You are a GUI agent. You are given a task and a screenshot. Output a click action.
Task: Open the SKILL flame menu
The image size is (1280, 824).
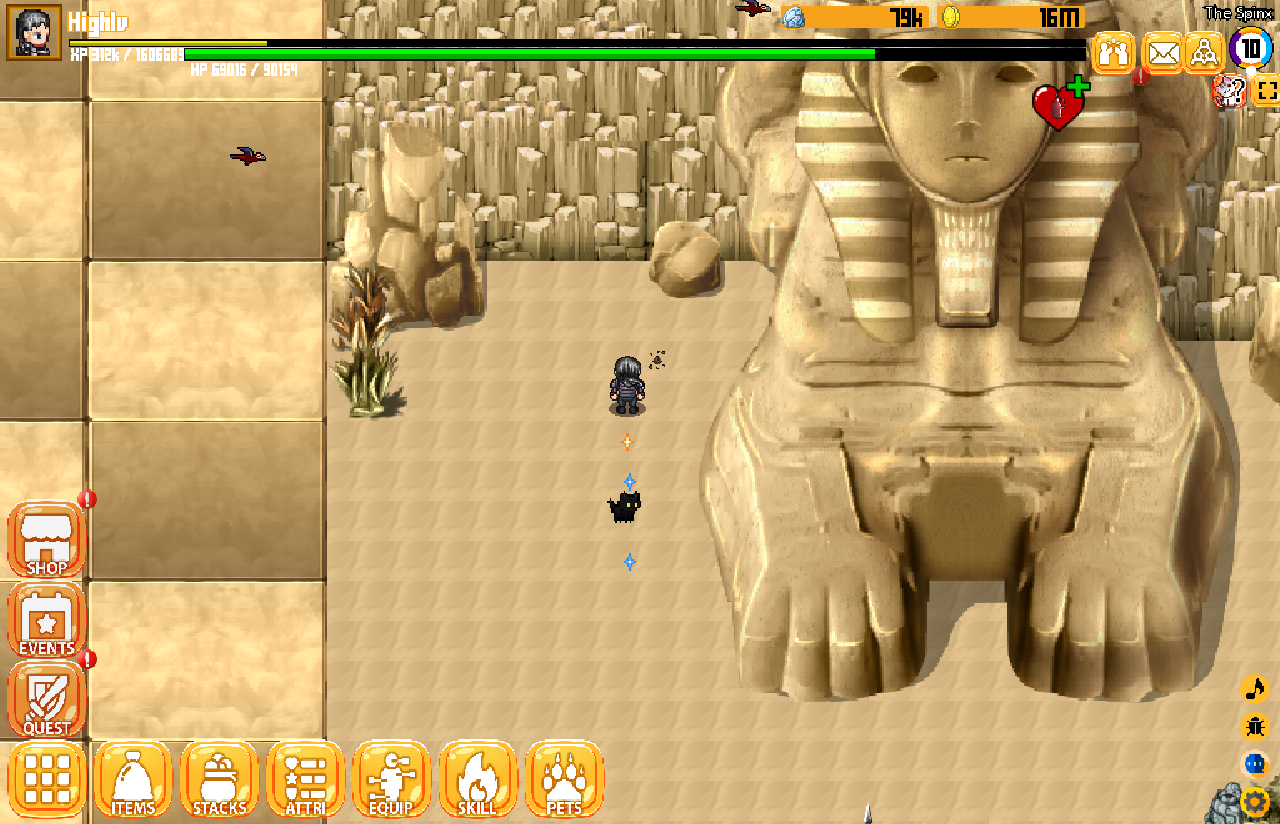tap(478, 779)
